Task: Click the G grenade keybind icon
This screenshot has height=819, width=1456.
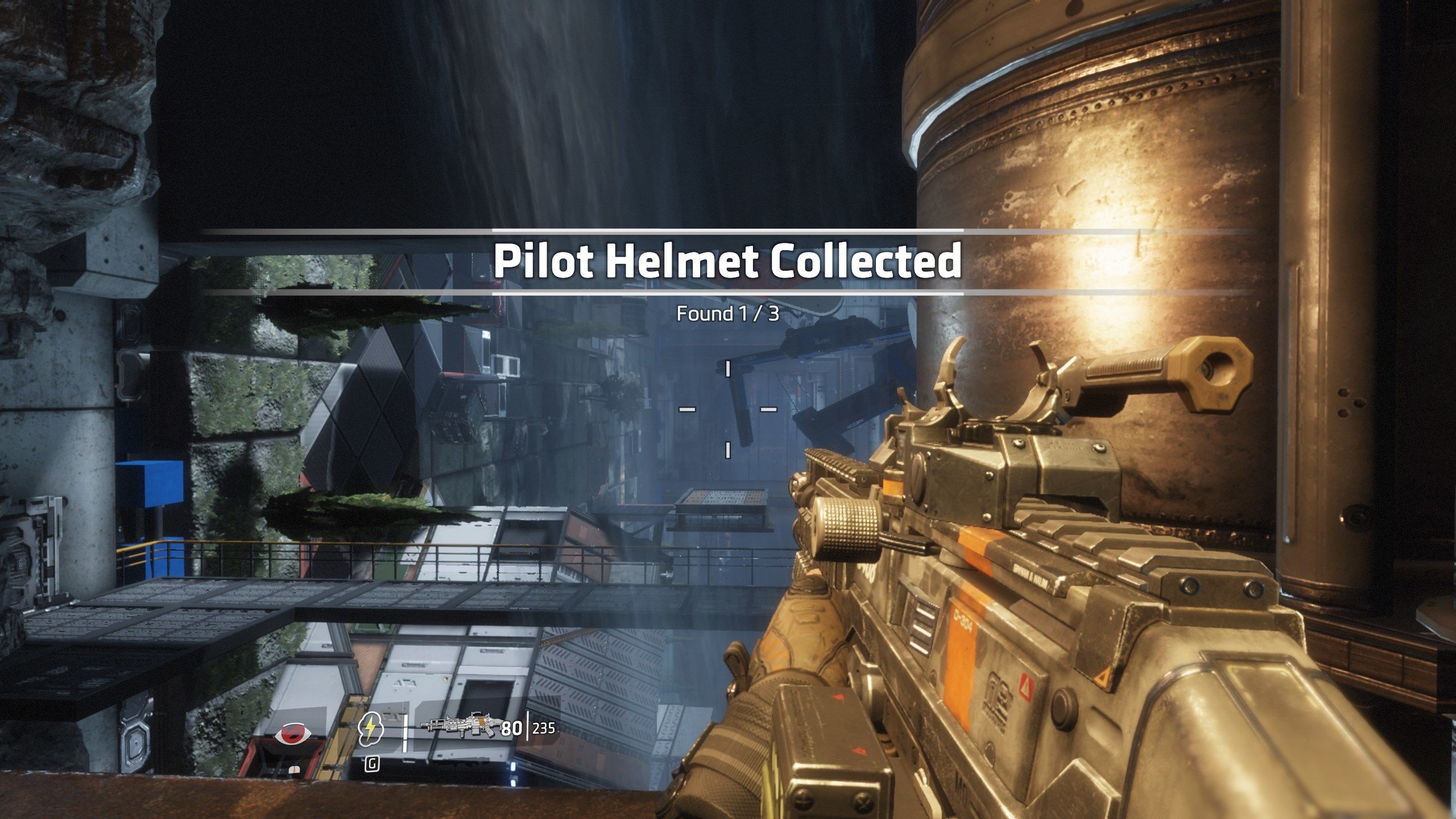Action: 372,765
